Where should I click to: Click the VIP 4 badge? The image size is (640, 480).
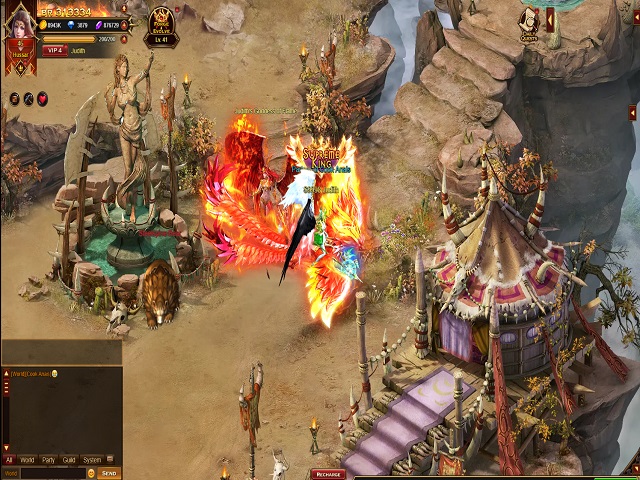coord(54,49)
